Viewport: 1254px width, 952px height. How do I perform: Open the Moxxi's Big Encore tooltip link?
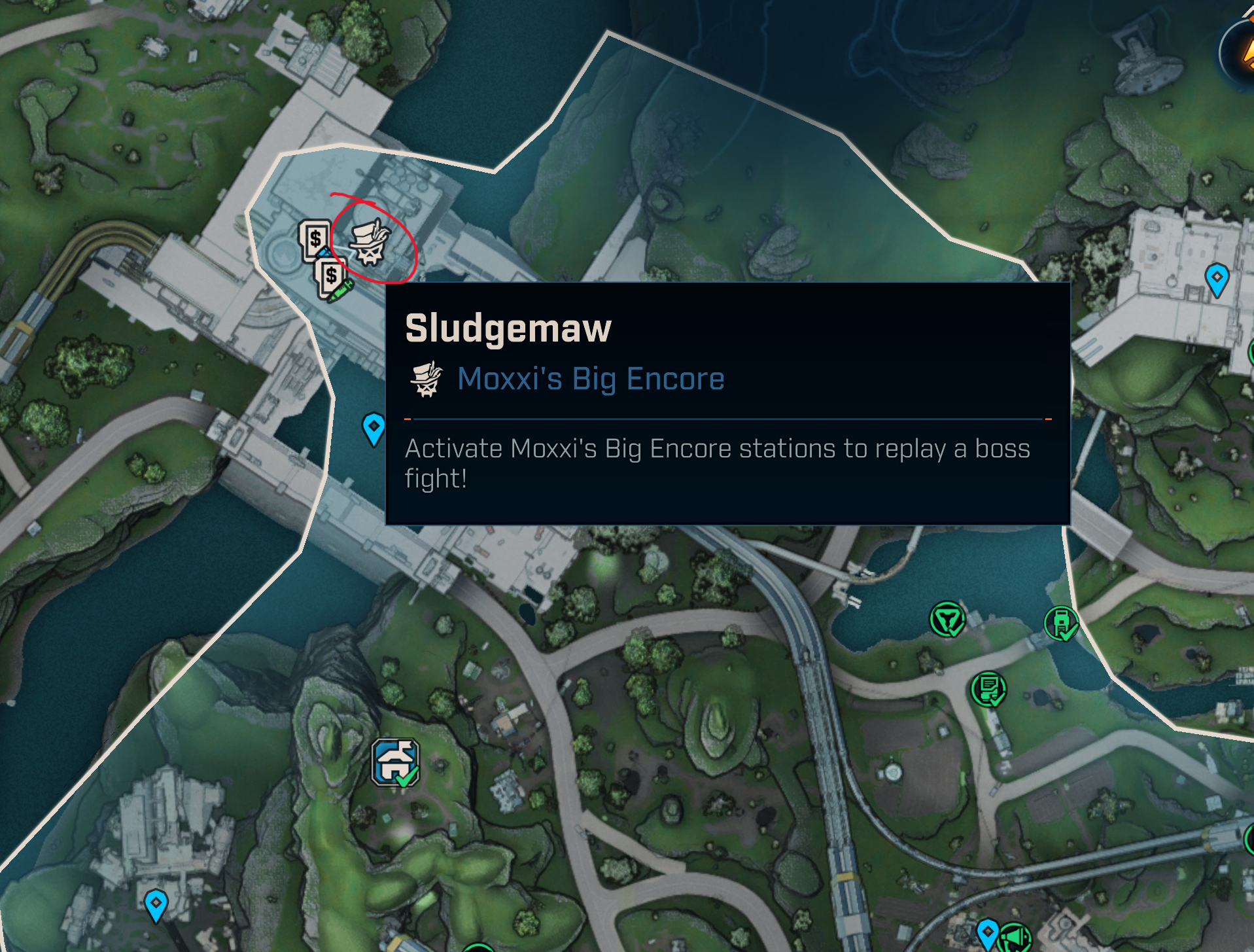tap(590, 379)
